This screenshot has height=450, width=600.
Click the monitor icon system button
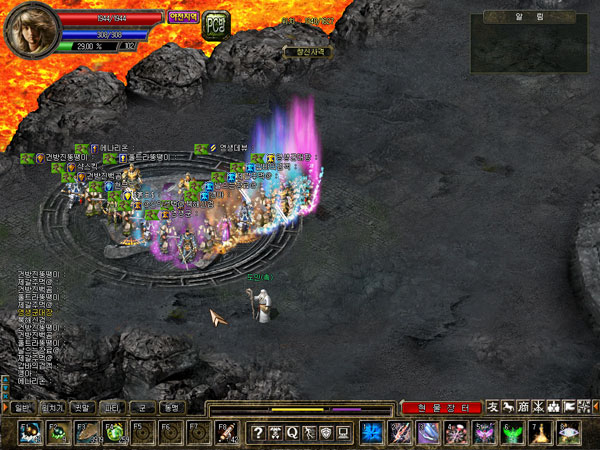coord(343,432)
